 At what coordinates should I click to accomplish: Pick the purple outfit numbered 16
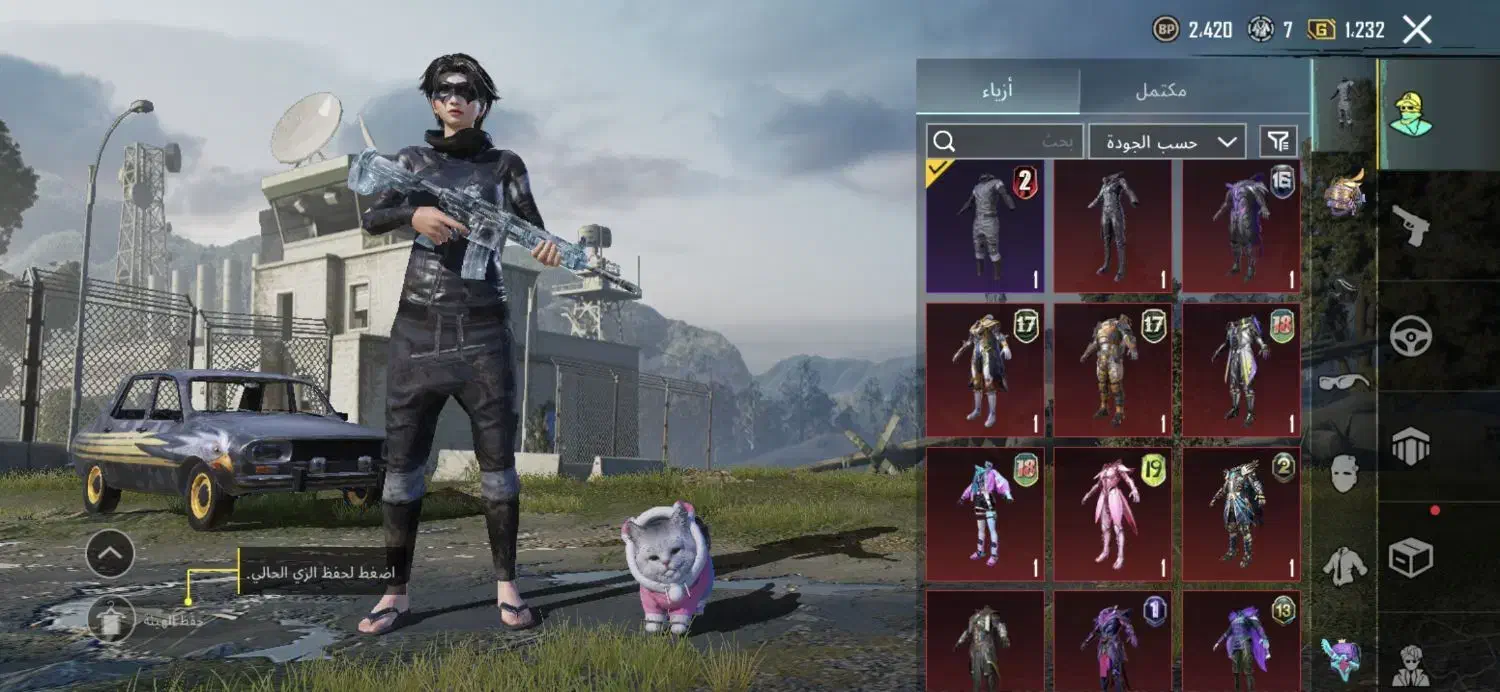point(1241,226)
